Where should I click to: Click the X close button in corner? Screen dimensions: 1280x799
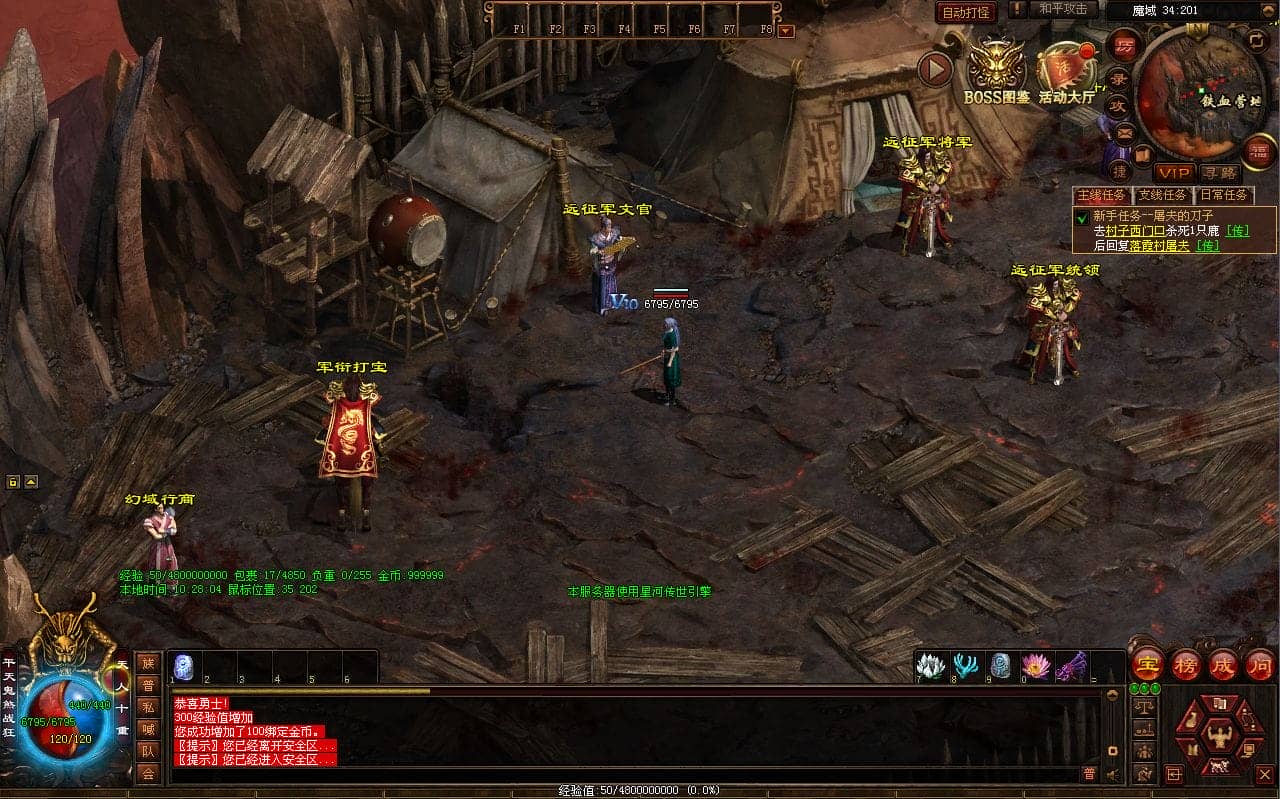click(x=1264, y=773)
